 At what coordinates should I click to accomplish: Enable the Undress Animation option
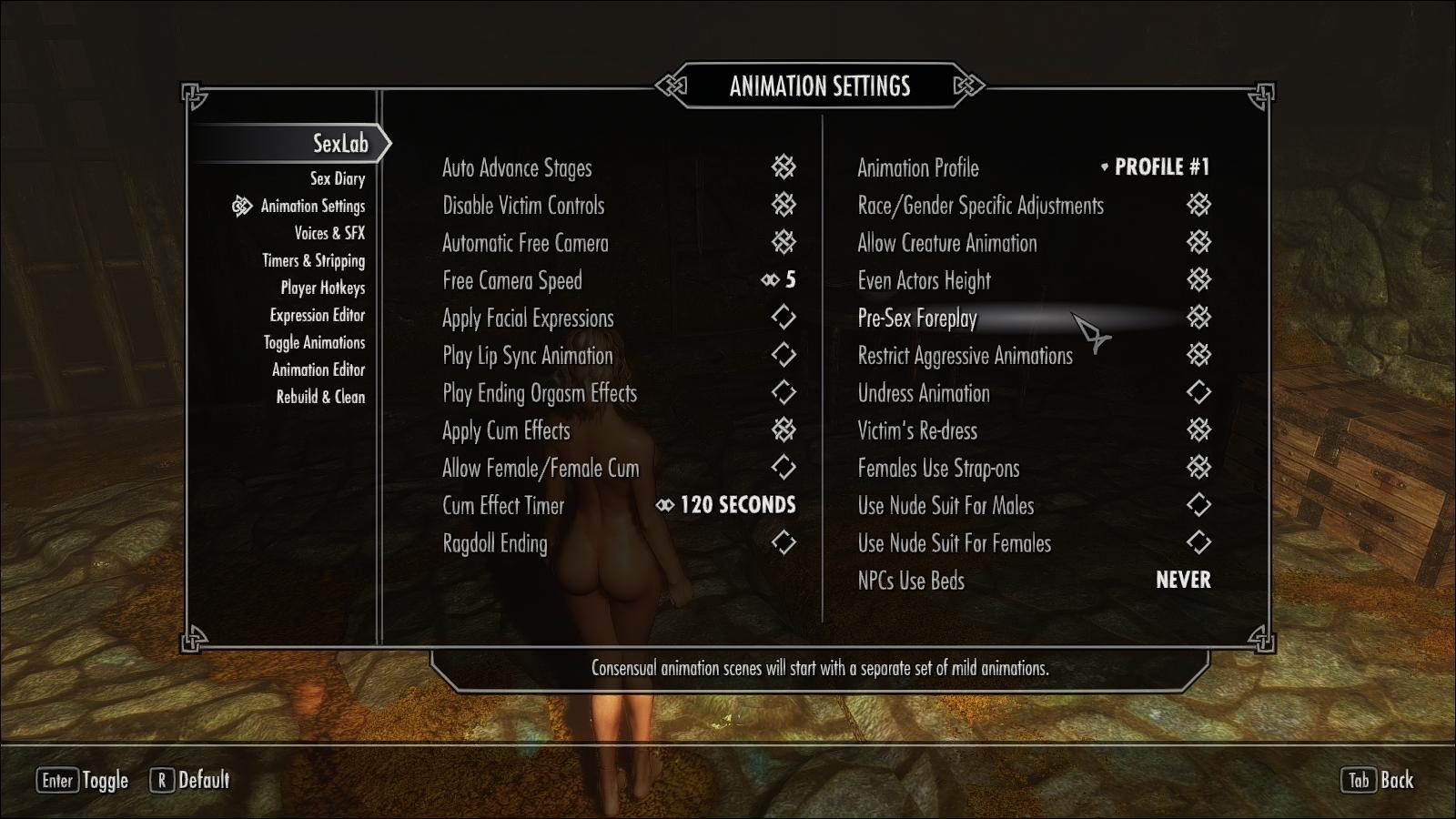tap(1198, 393)
